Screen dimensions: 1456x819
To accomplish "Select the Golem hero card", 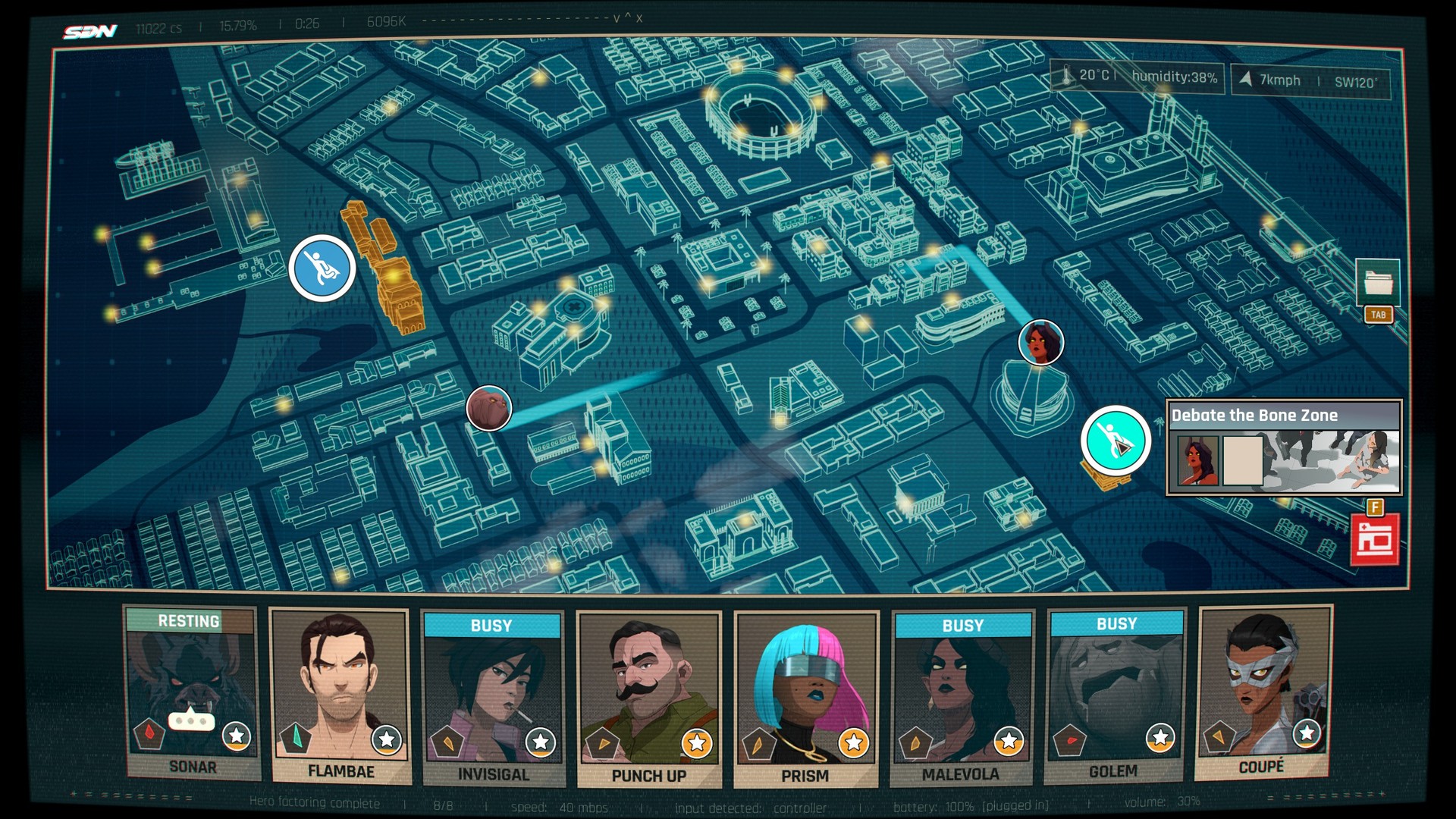I will 1113,695.
